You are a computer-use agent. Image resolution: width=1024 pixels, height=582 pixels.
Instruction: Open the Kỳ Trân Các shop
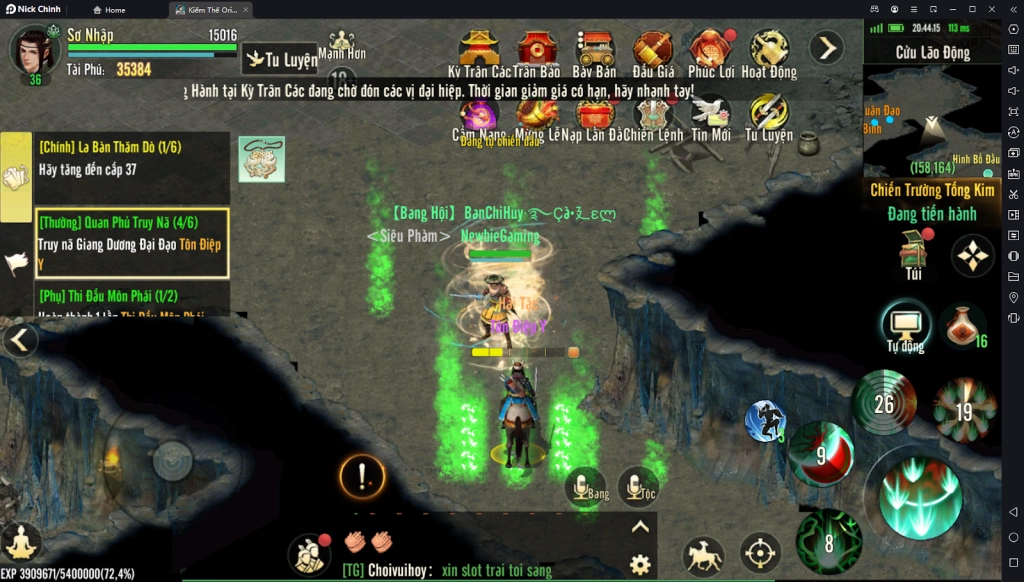[x=479, y=50]
